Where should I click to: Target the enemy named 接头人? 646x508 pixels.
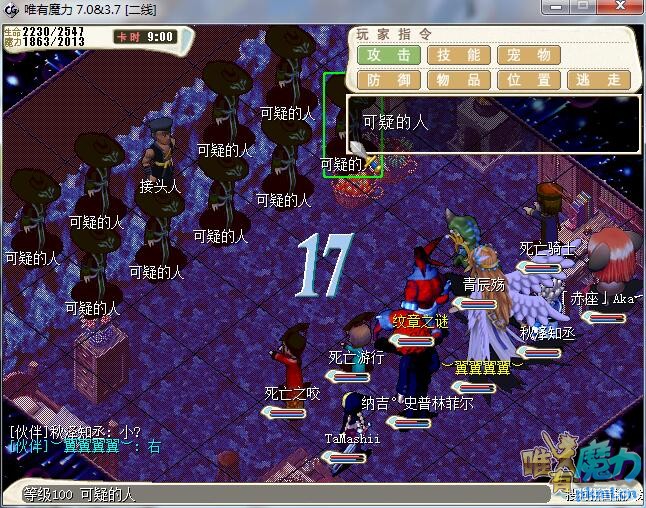(160, 150)
